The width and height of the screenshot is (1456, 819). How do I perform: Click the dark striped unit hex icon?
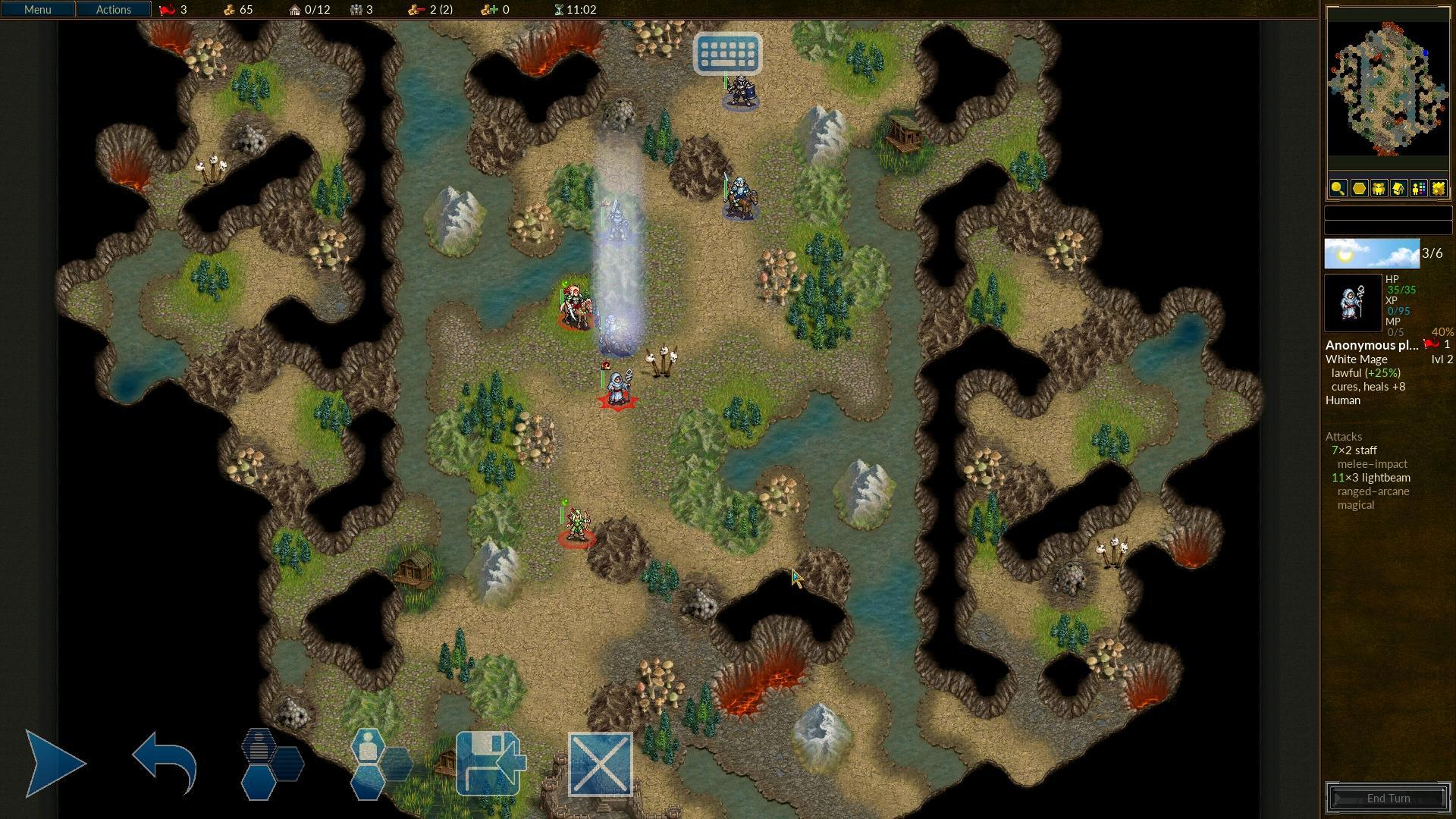click(271, 763)
